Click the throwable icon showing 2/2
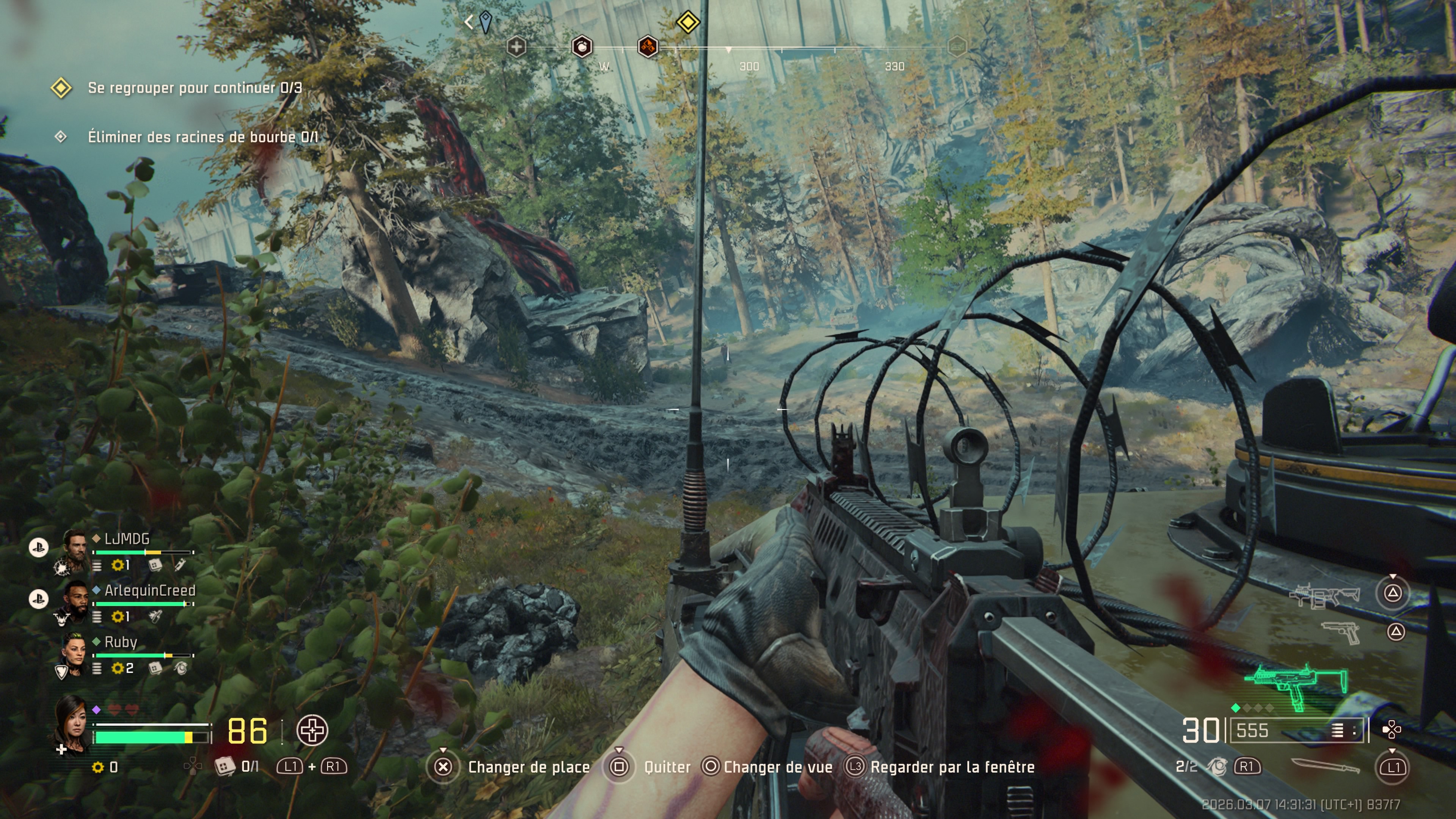The image size is (1456, 819). click(1218, 766)
